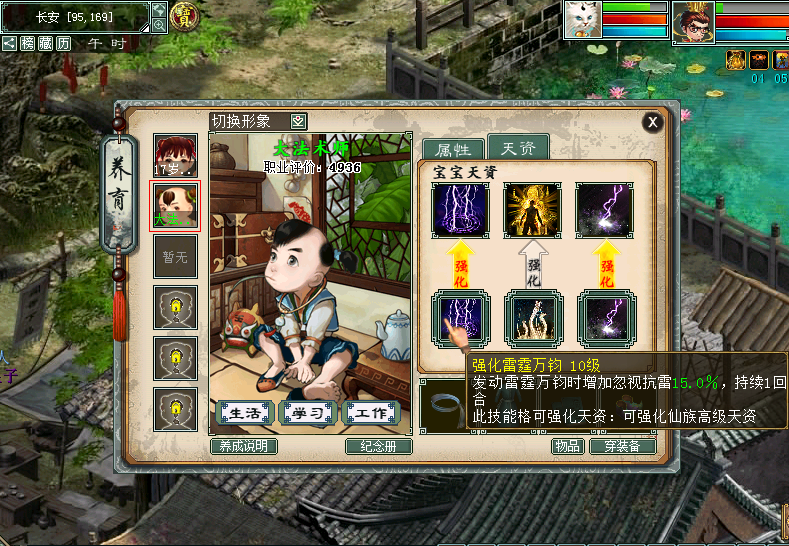Image resolution: width=789 pixels, height=546 pixels.
Task: Click the minimap magnifier zoom button
Action: coord(160,25)
